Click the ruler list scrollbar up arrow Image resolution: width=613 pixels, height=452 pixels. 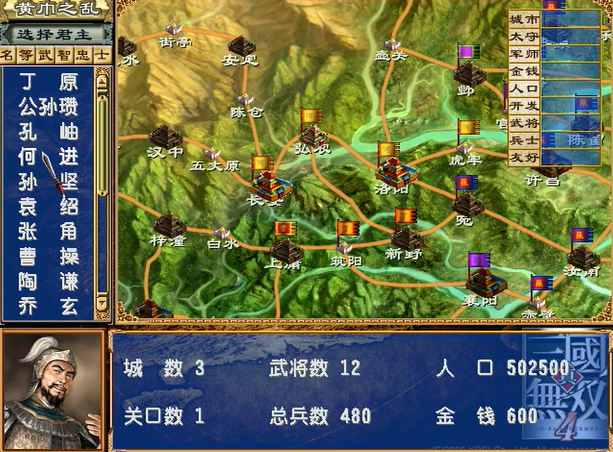coord(101,78)
